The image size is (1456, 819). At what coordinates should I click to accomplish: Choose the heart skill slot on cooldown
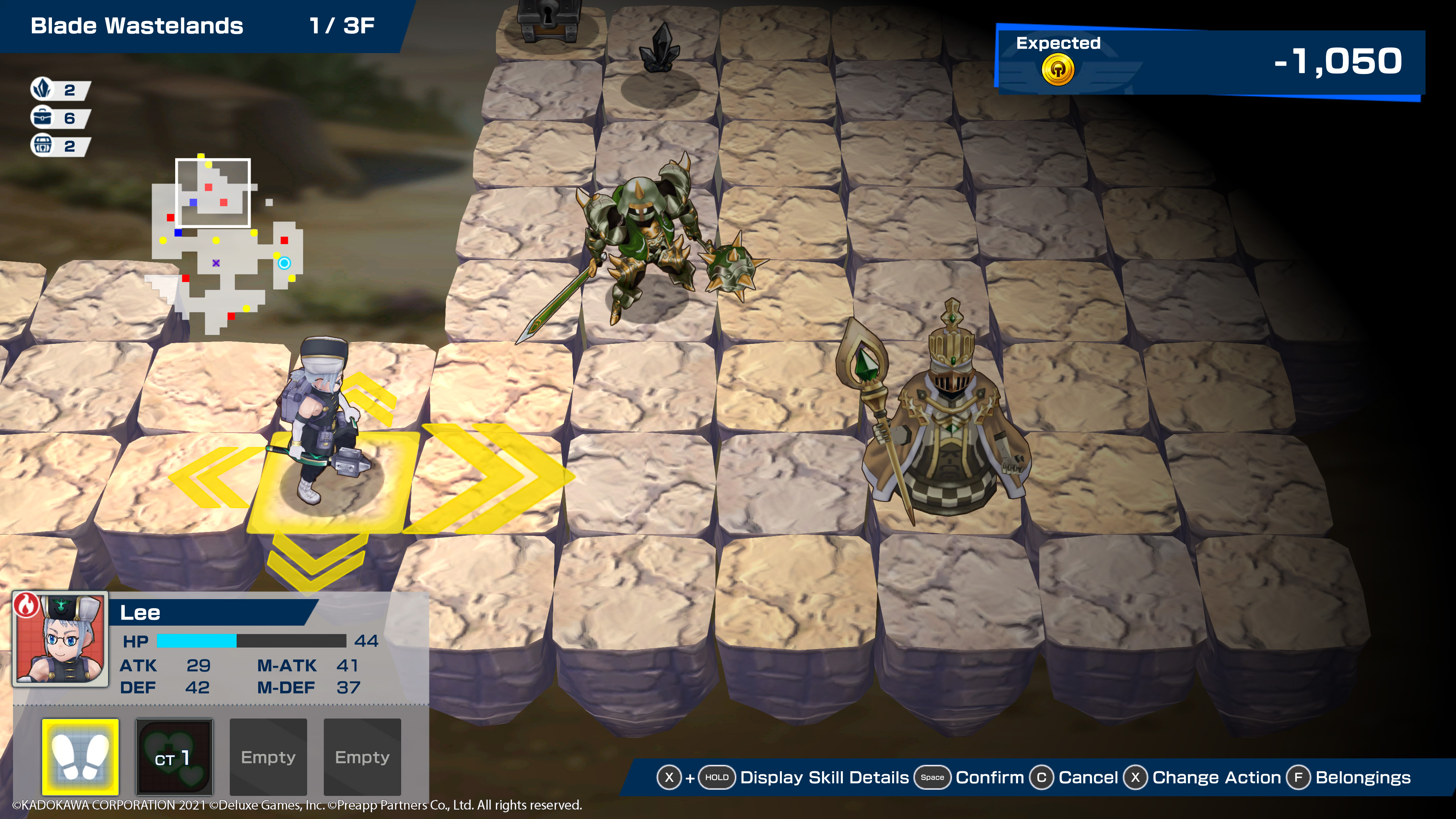[174, 756]
